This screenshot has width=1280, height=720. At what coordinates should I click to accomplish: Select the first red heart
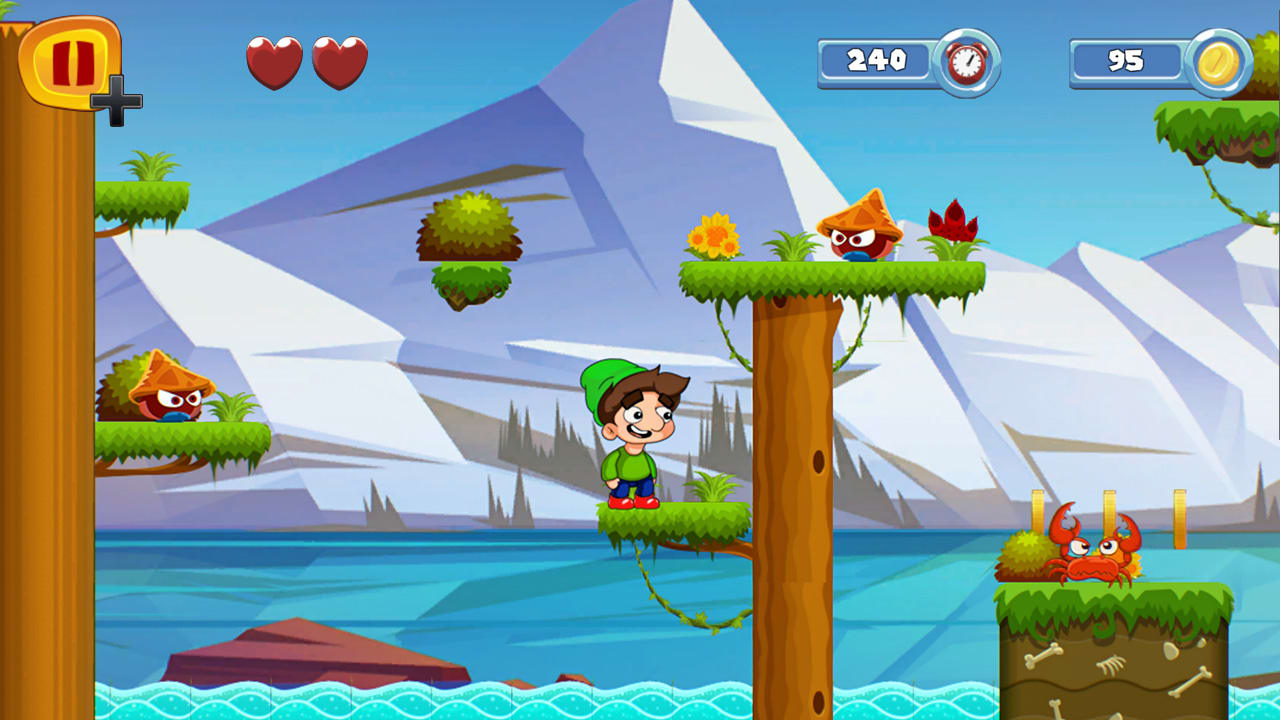pyautogui.click(x=274, y=62)
